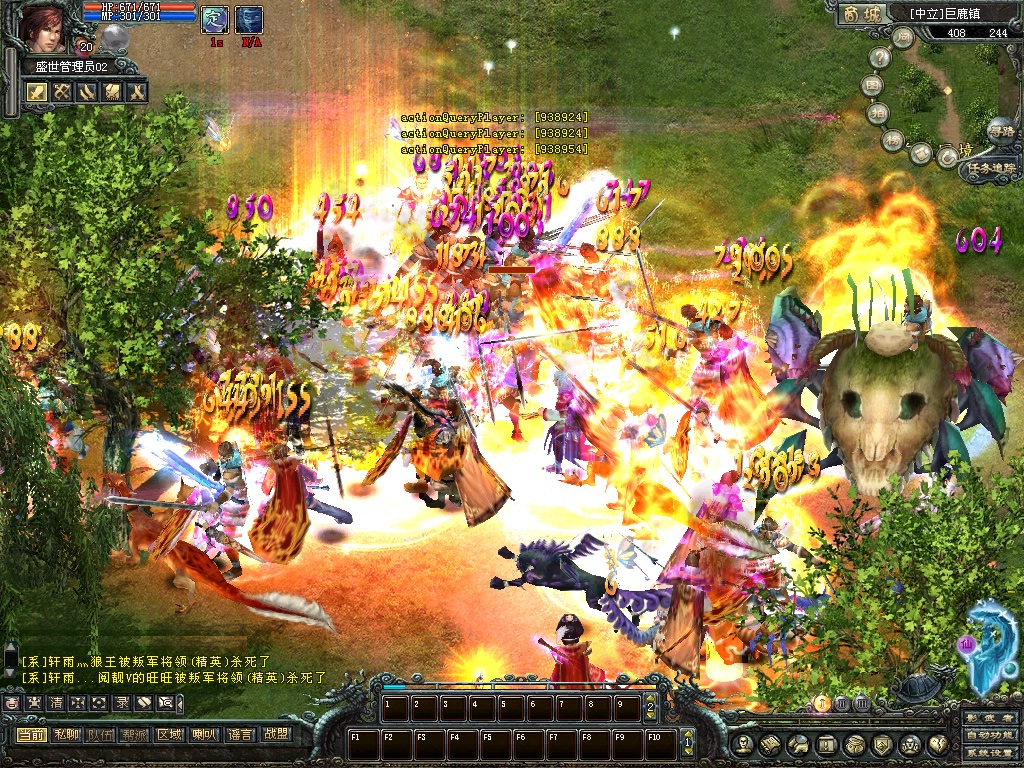Click the 清 clear chat button
The width and height of the screenshot is (1024, 768).
(56, 703)
